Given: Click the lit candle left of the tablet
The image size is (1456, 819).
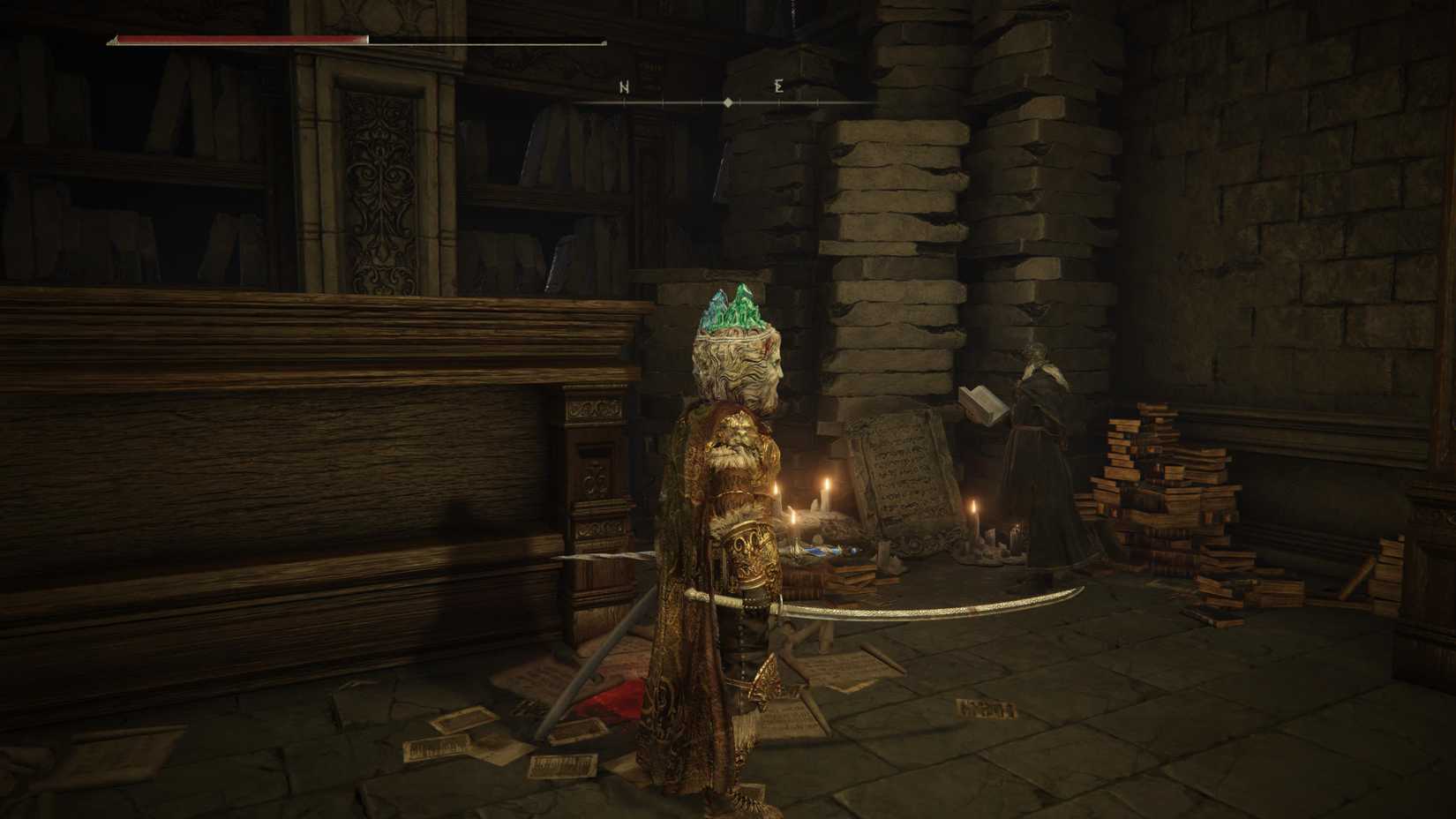Looking at the screenshot, I should click(x=828, y=494).
